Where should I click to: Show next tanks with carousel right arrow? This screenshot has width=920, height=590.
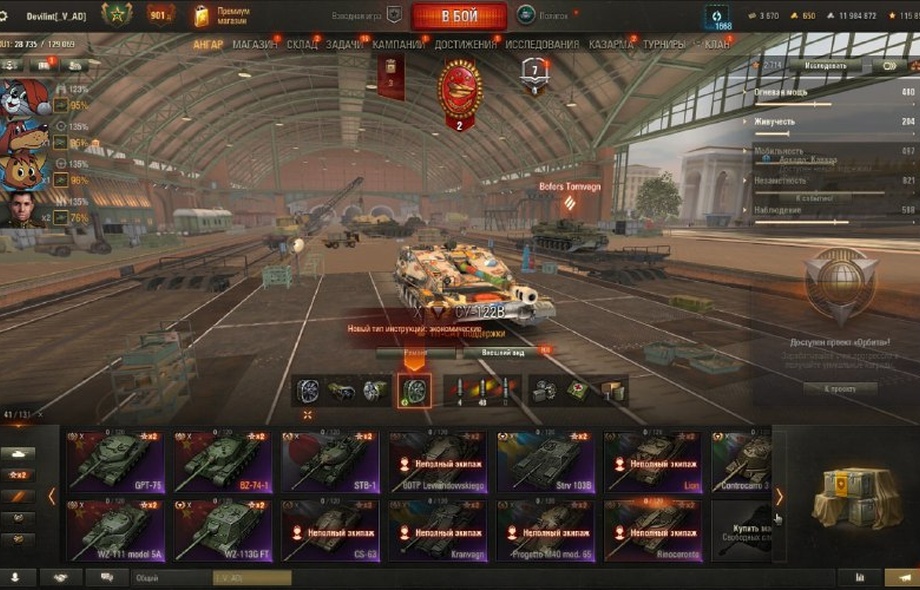779,496
